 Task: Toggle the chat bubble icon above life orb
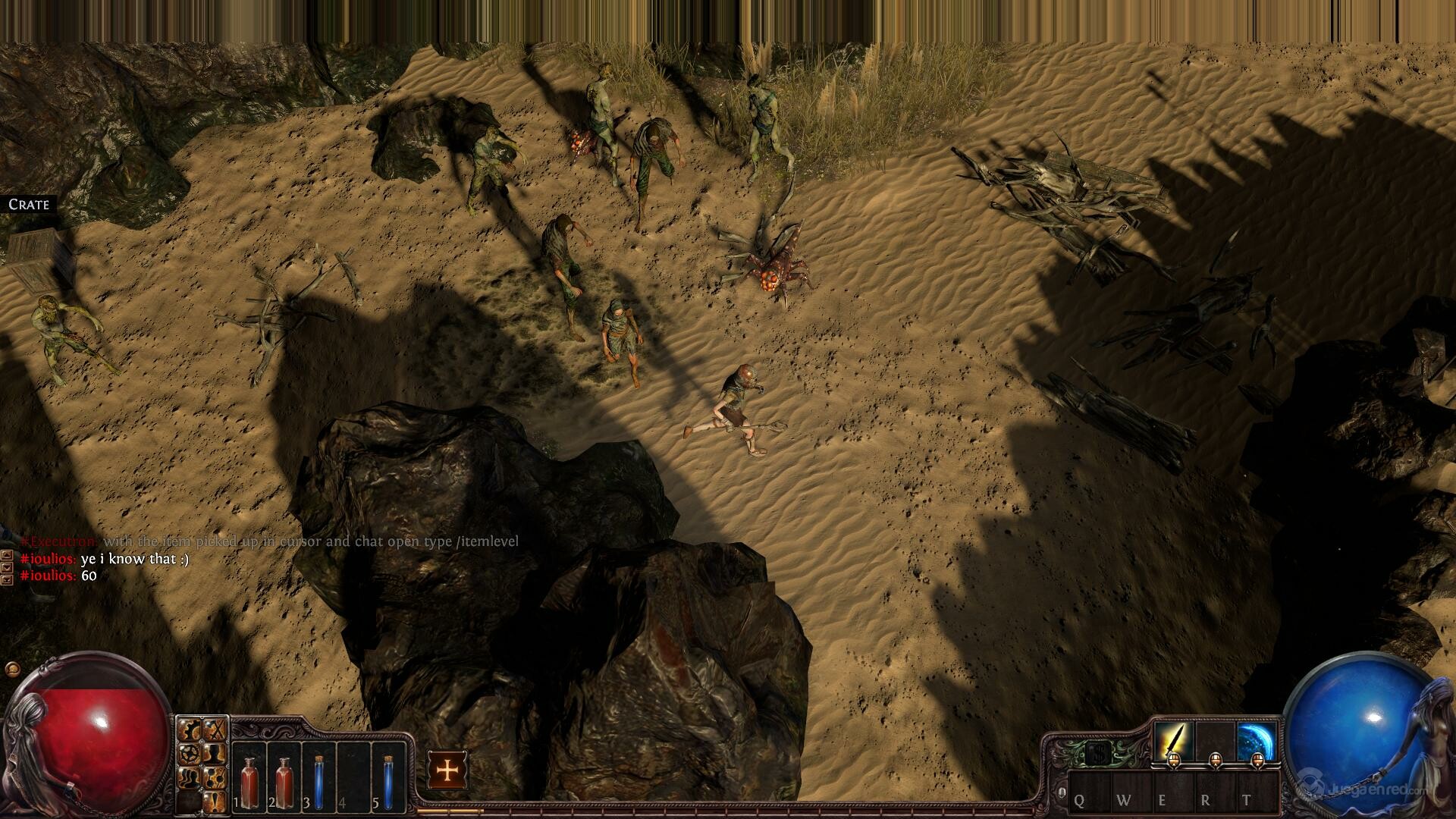(x=11, y=669)
